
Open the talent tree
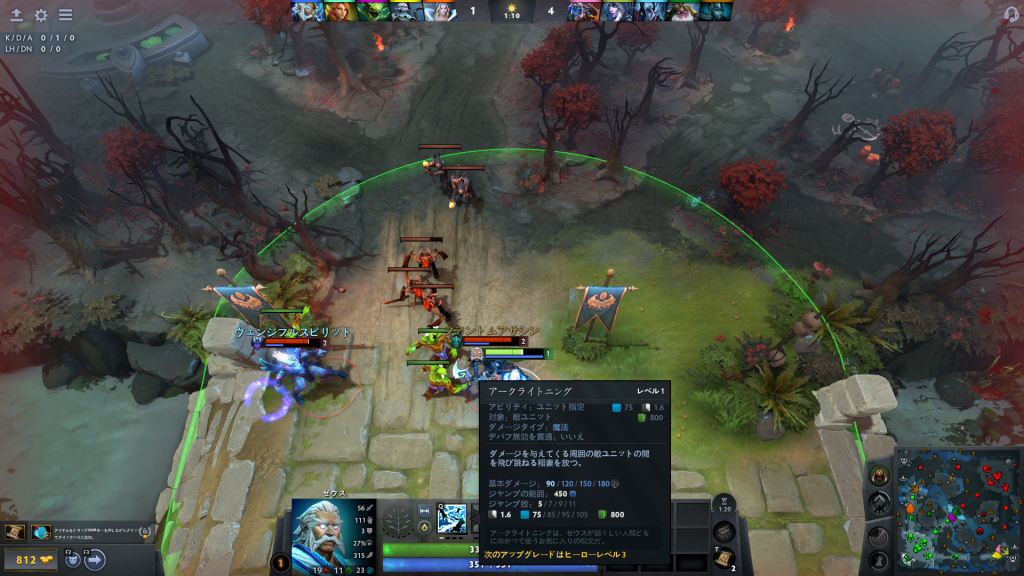pos(398,521)
